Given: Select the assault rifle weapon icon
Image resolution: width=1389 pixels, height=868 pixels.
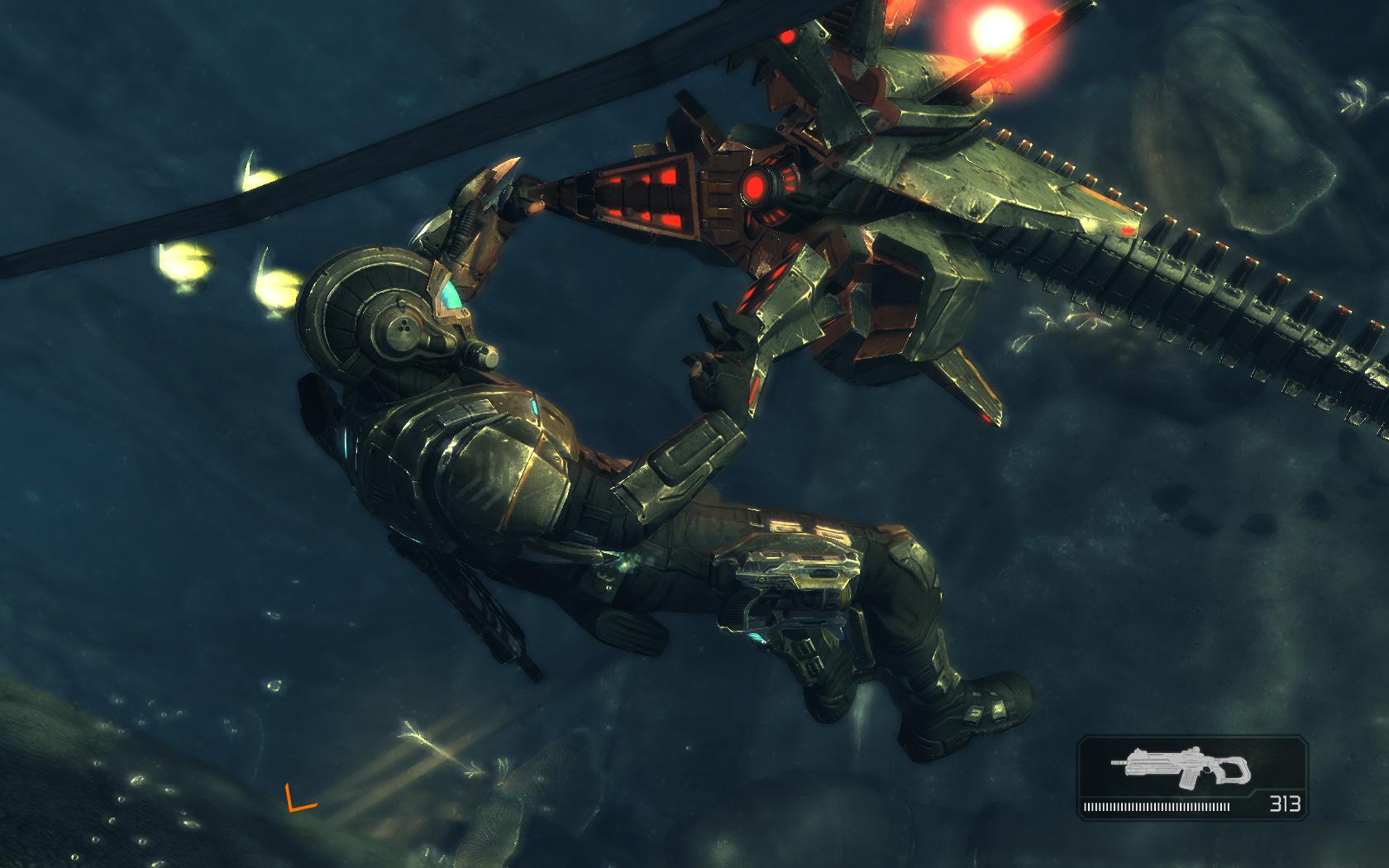Looking at the screenshot, I should (x=1182, y=768).
